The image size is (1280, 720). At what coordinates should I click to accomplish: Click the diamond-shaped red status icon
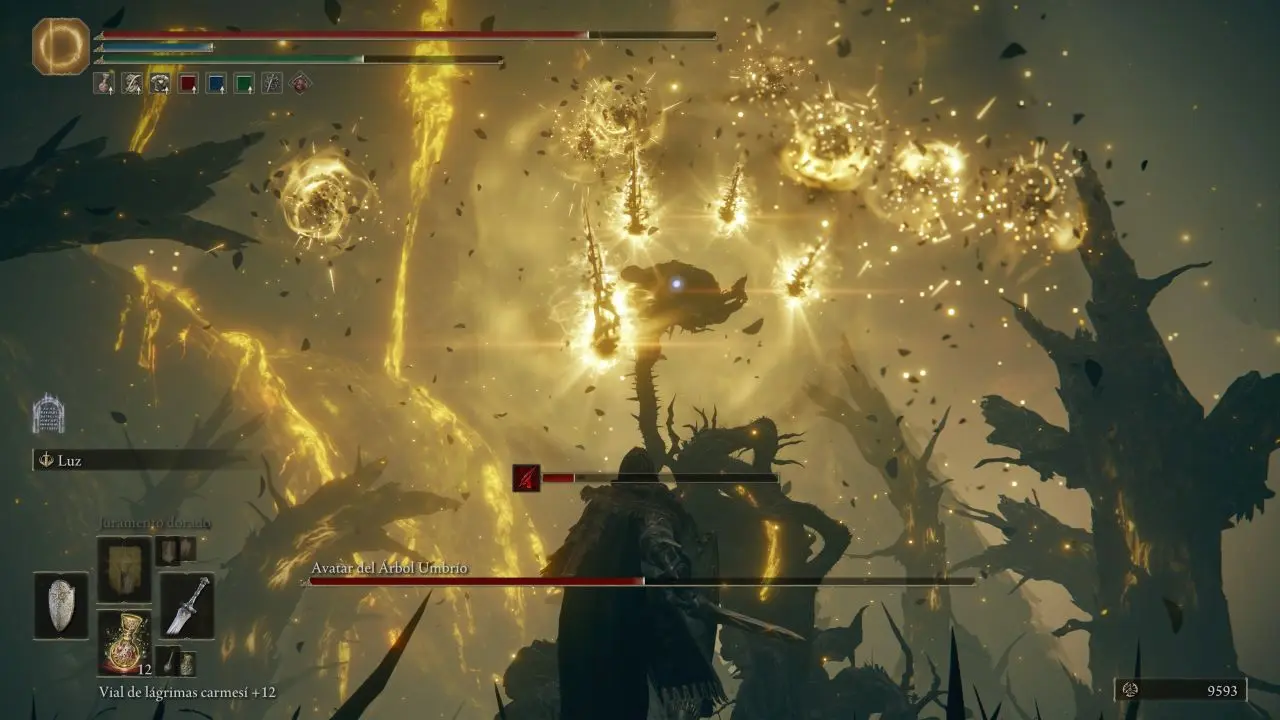[x=299, y=83]
